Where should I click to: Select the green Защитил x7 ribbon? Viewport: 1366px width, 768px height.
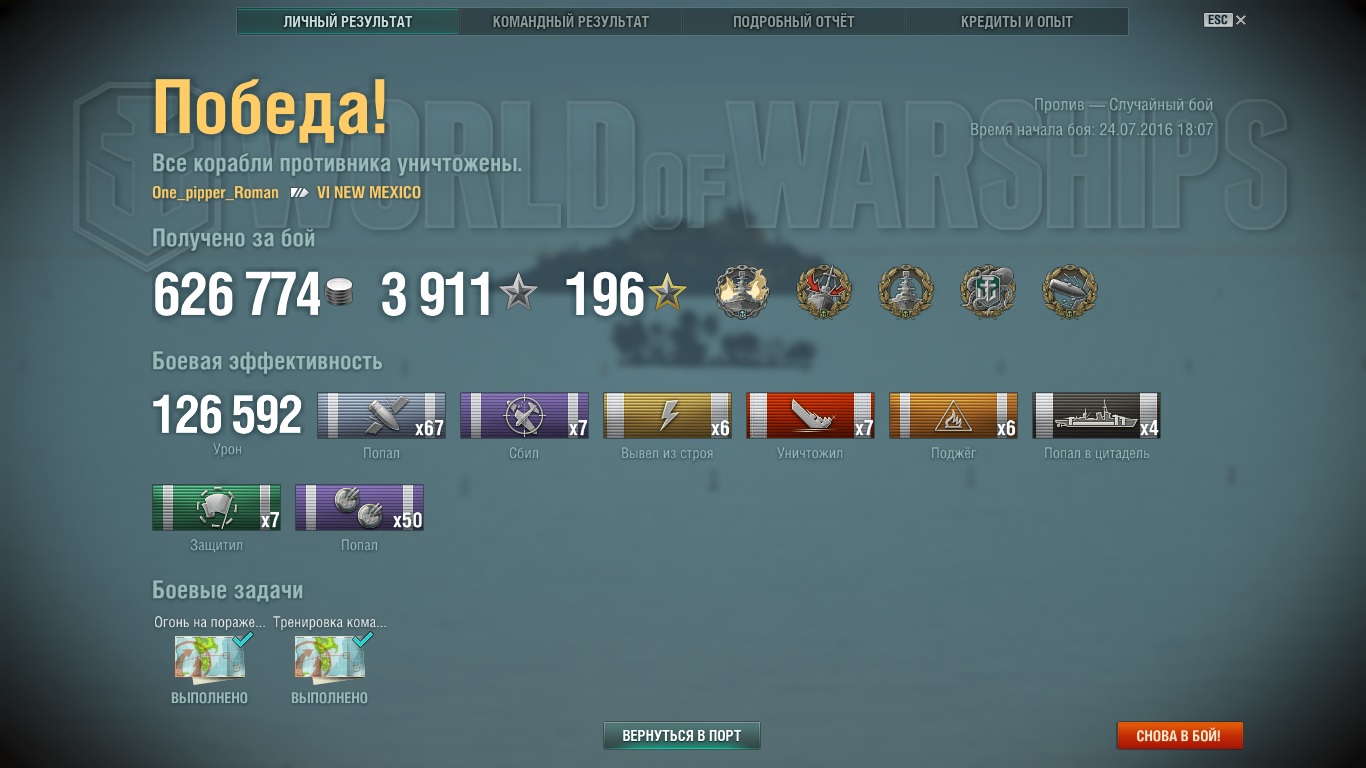(x=216, y=508)
